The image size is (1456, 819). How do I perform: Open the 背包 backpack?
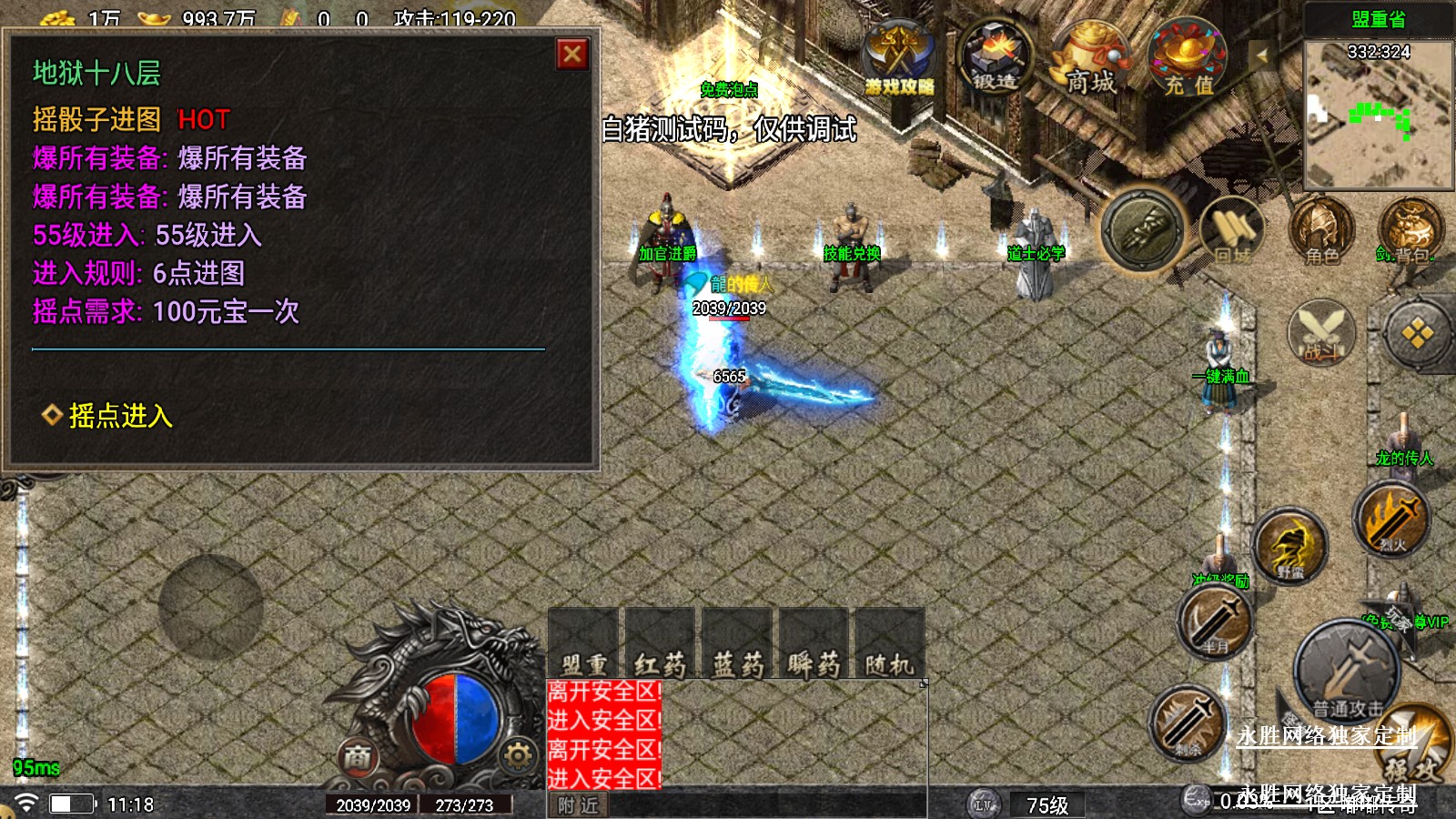[x=1409, y=231]
